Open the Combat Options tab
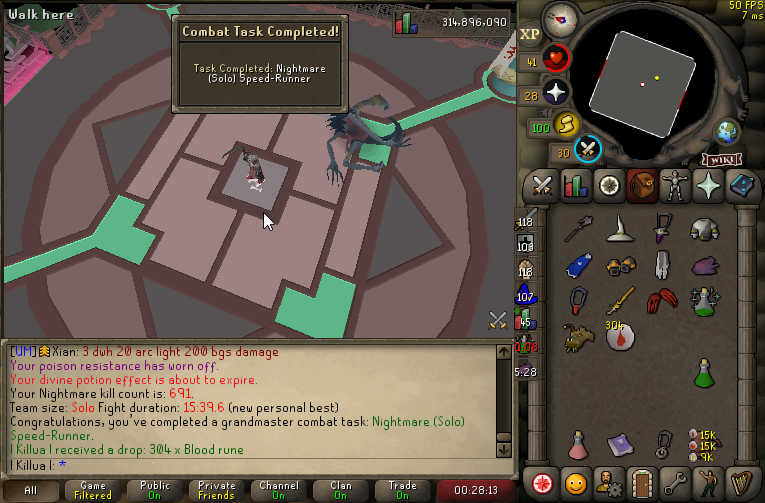The width and height of the screenshot is (765, 503). pos(543,186)
